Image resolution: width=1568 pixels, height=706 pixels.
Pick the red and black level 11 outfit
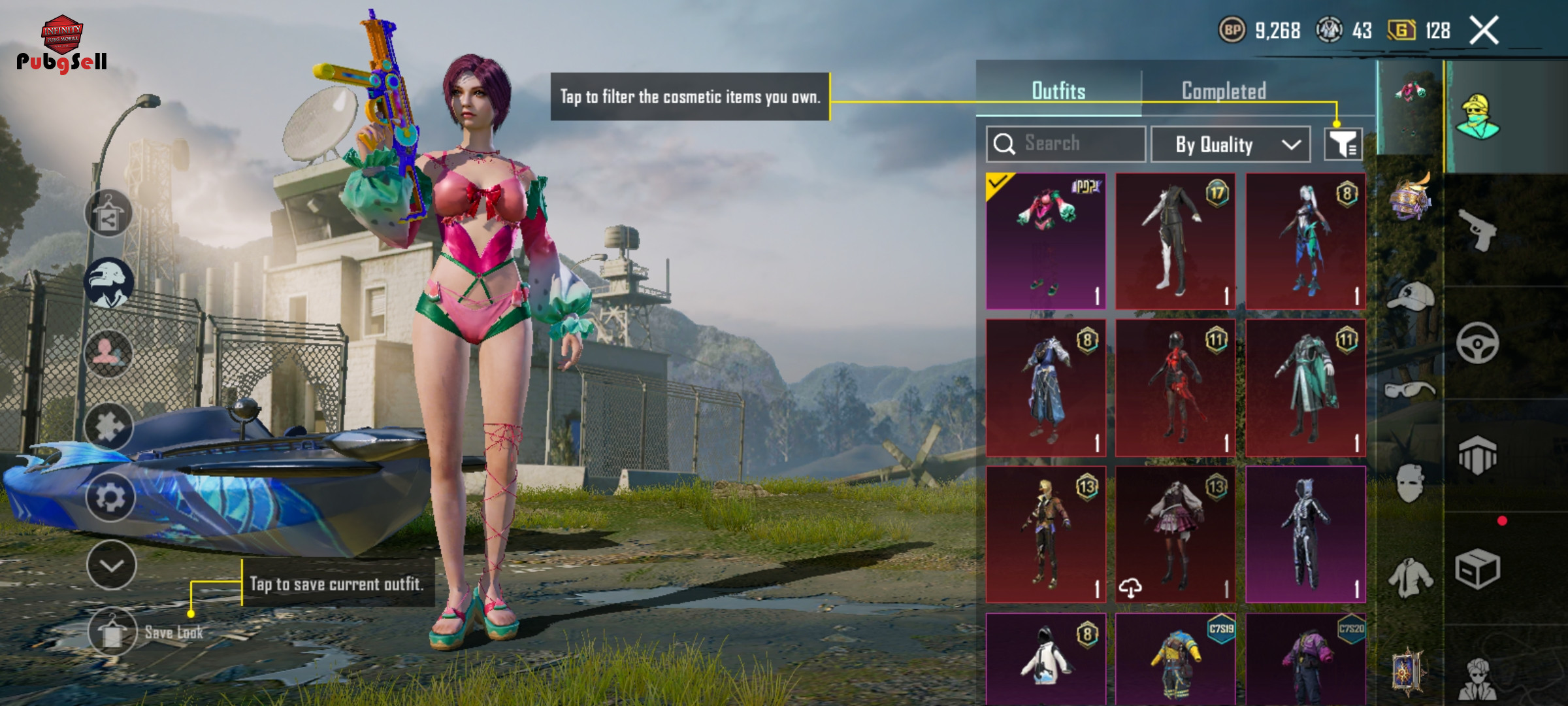pos(1175,388)
